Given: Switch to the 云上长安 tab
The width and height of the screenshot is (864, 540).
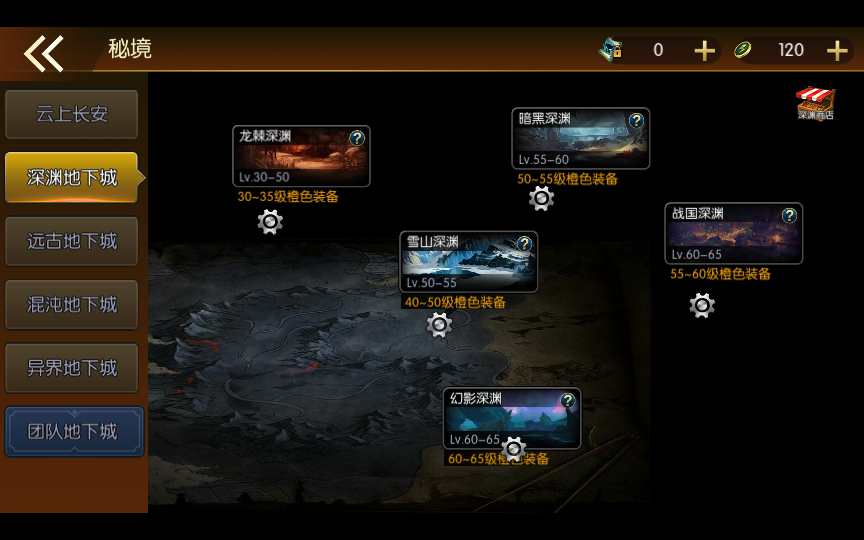Looking at the screenshot, I should coord(71,114).
